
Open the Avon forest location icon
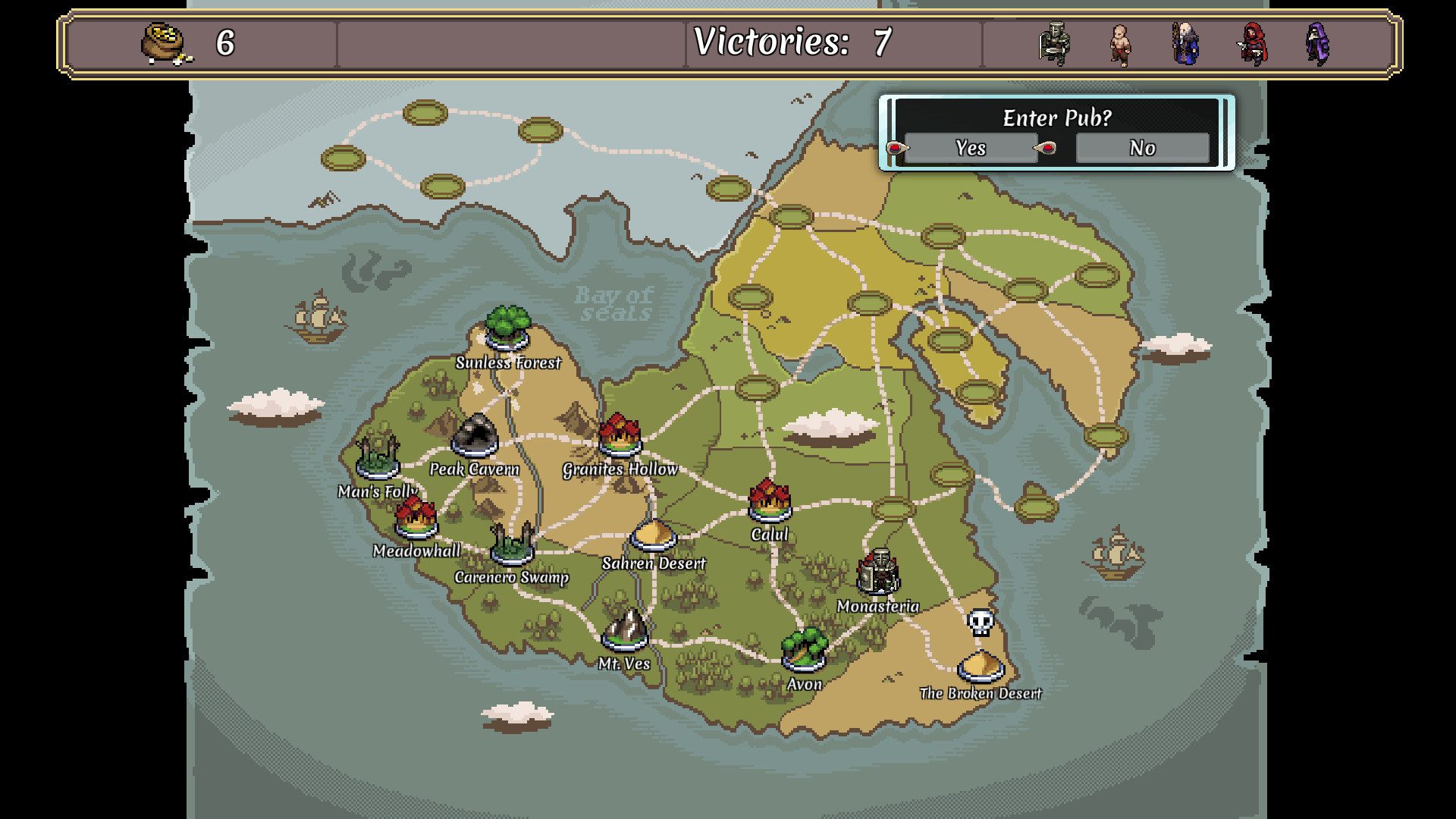(x=805, y=649)
